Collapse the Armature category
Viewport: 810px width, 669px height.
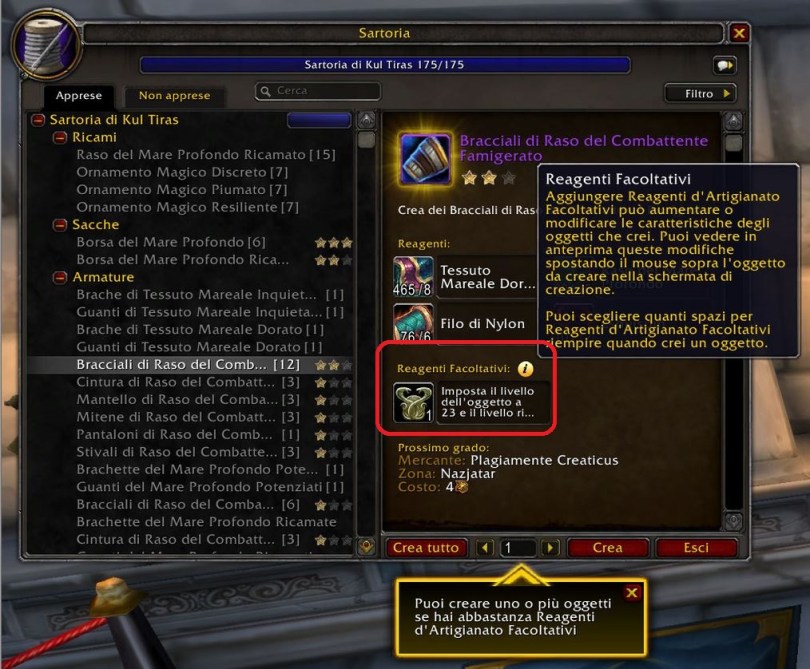60,277
